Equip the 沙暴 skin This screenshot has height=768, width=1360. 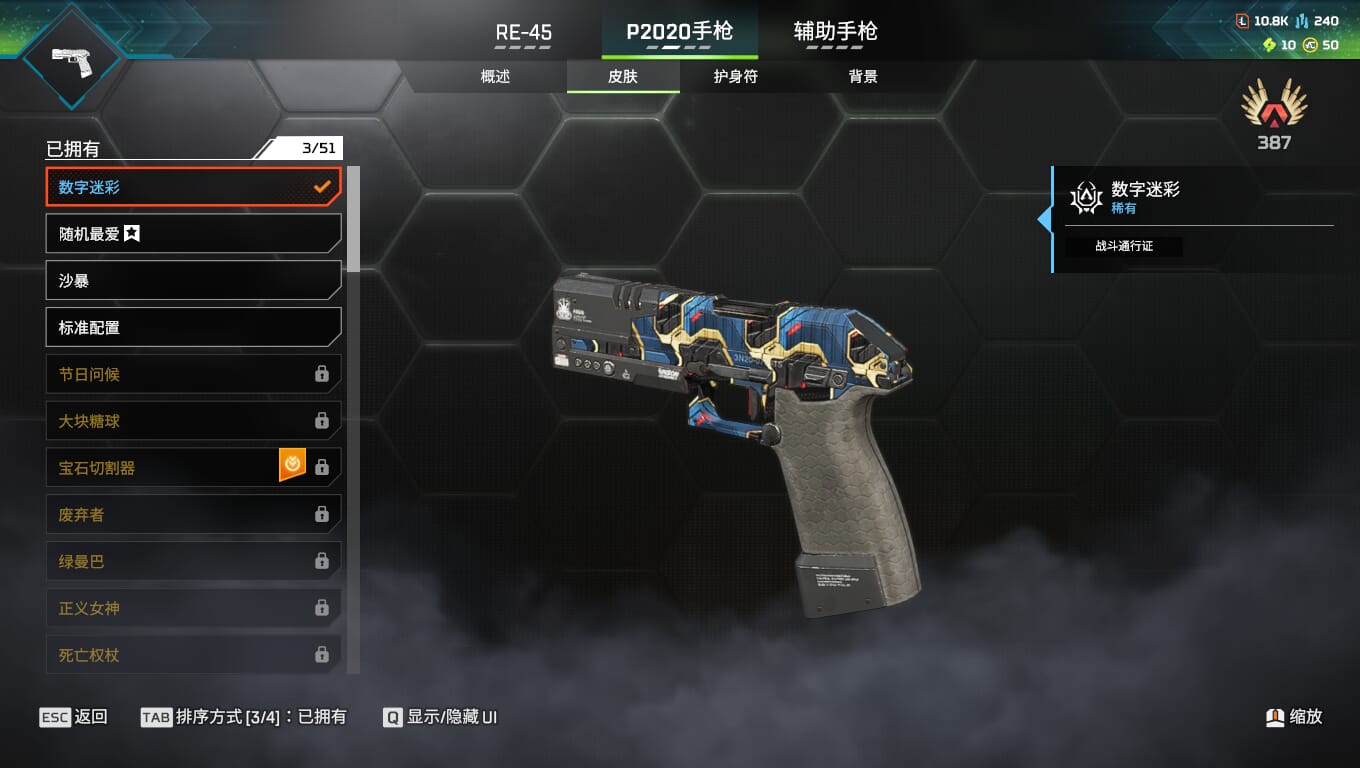coord(193,281)
